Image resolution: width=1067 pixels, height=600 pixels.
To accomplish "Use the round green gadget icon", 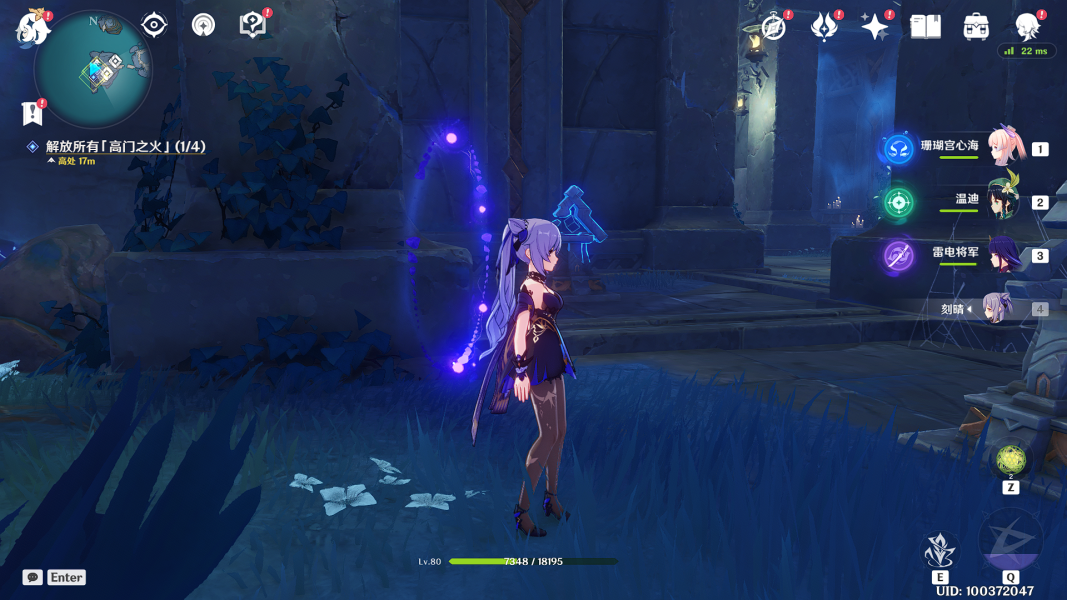I will [x=1011, y=461].
